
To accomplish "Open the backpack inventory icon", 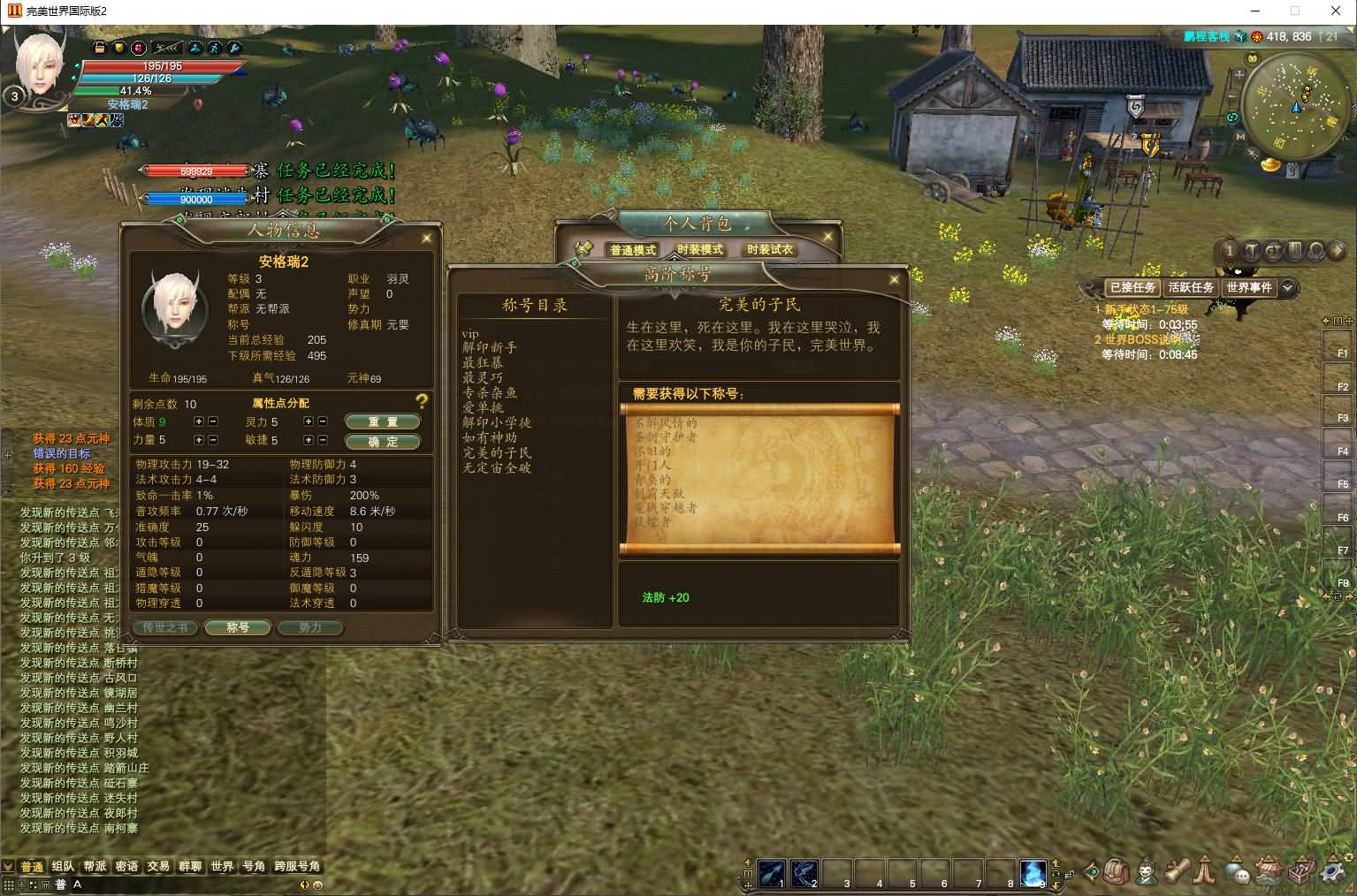I will click(x=1117, y=872).
